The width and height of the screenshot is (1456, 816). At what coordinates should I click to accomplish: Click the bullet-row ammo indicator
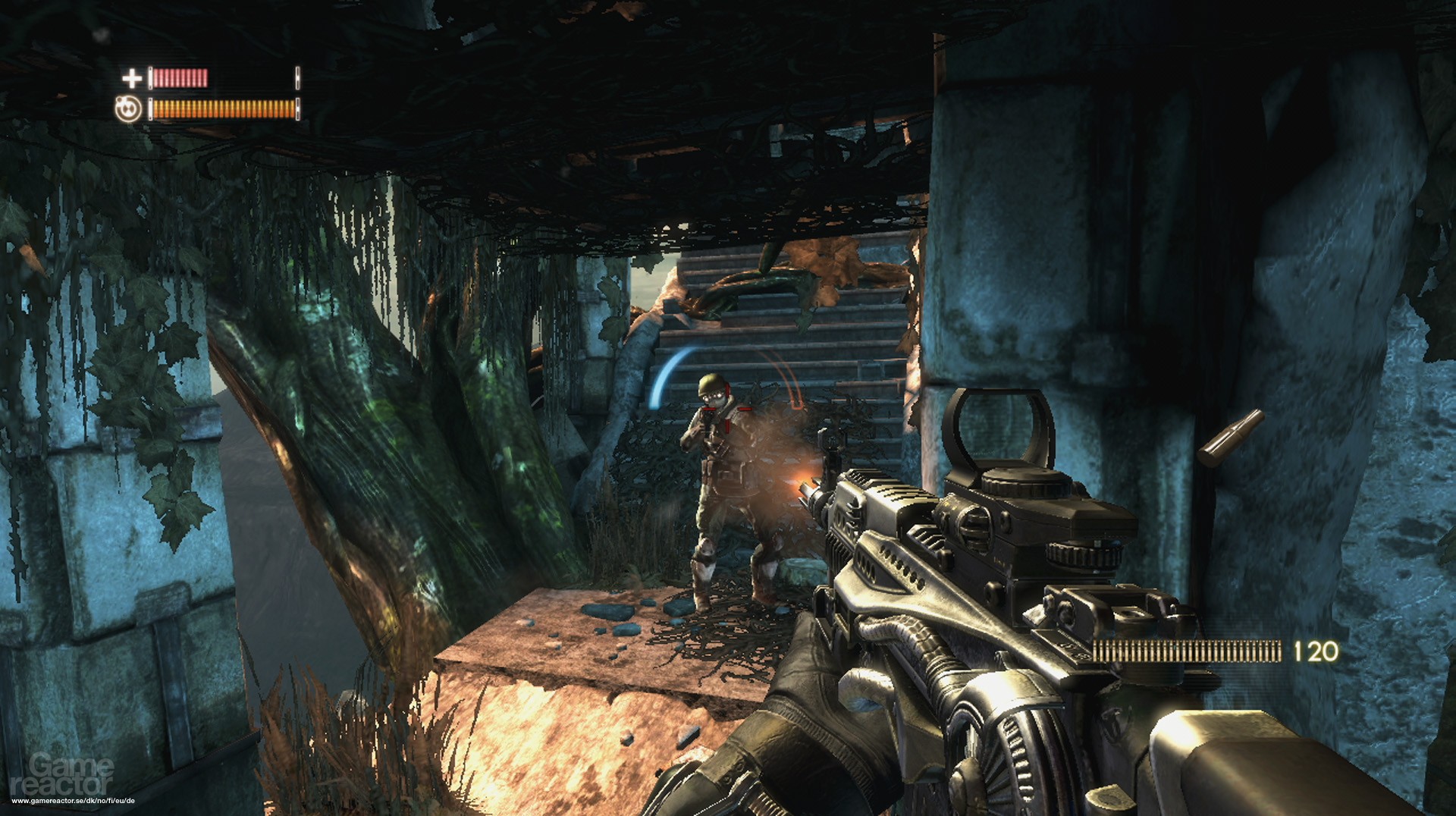[x=1187, y=649]
